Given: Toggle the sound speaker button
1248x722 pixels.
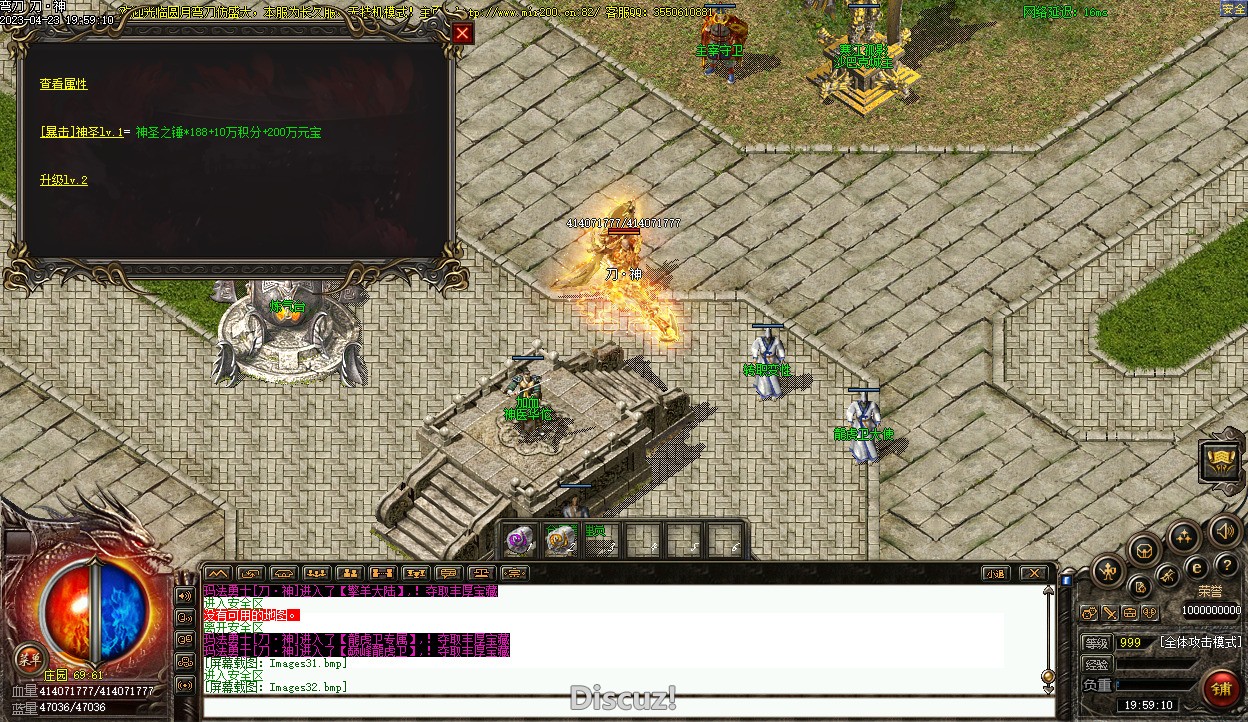Looking at the screenshot, I should [x=1223, y=530].
